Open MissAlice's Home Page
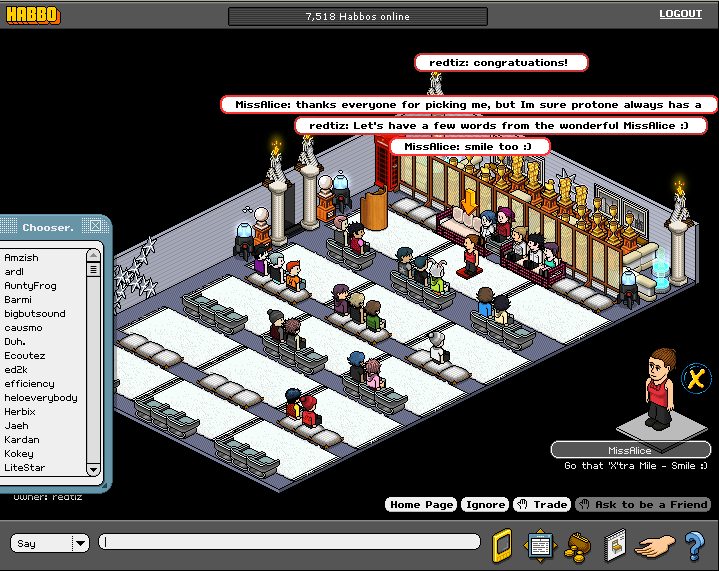 [x=420, y=505]
